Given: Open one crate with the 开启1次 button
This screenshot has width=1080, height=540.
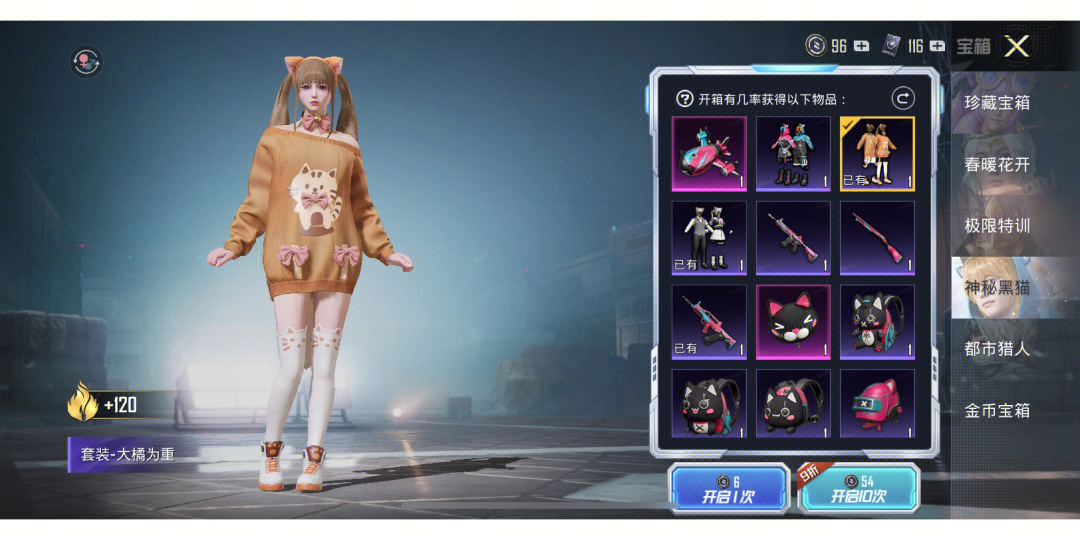Looking at the screenshot, I should tap(728, 488).
